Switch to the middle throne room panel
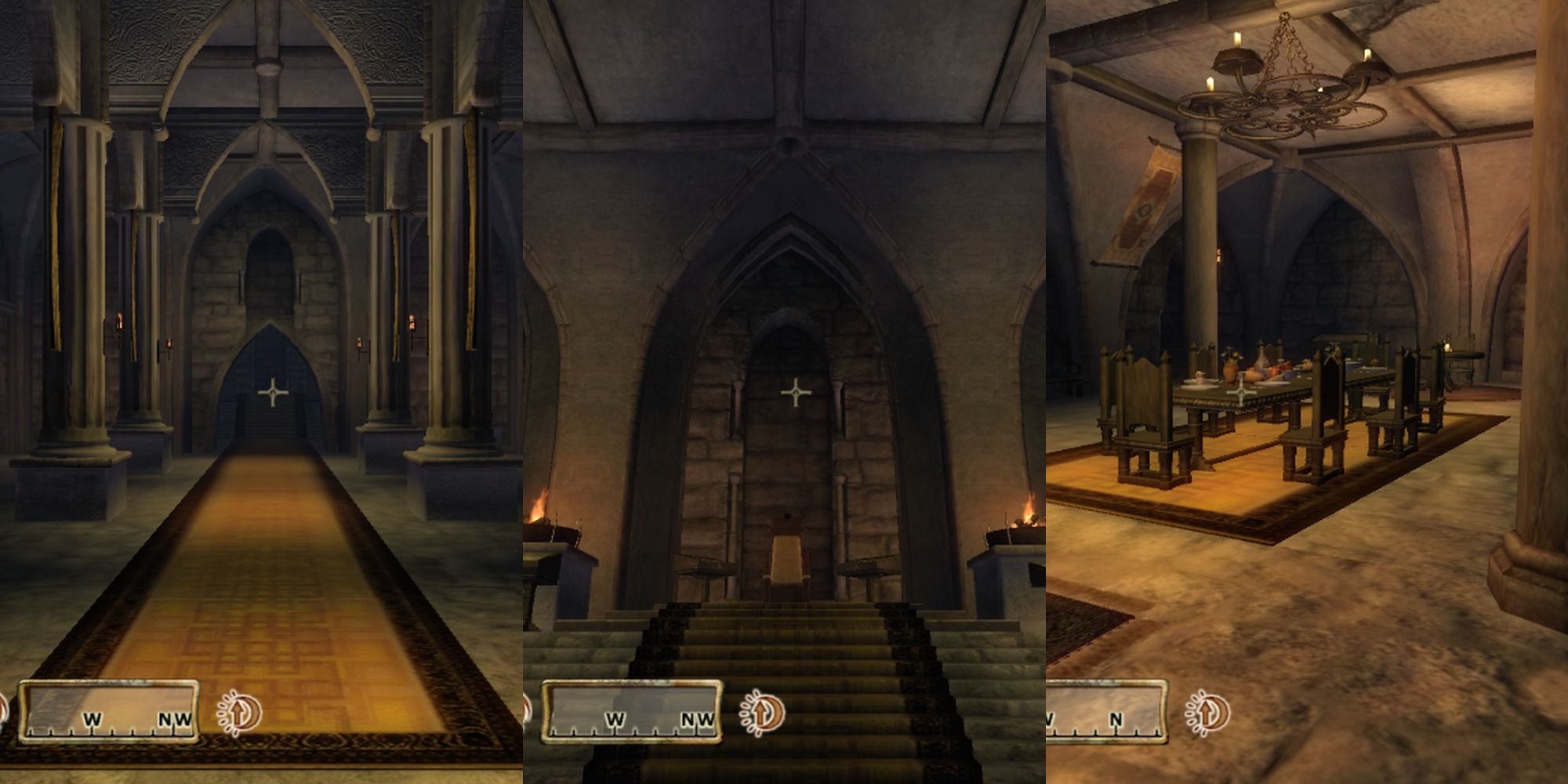 coord(784,392)
